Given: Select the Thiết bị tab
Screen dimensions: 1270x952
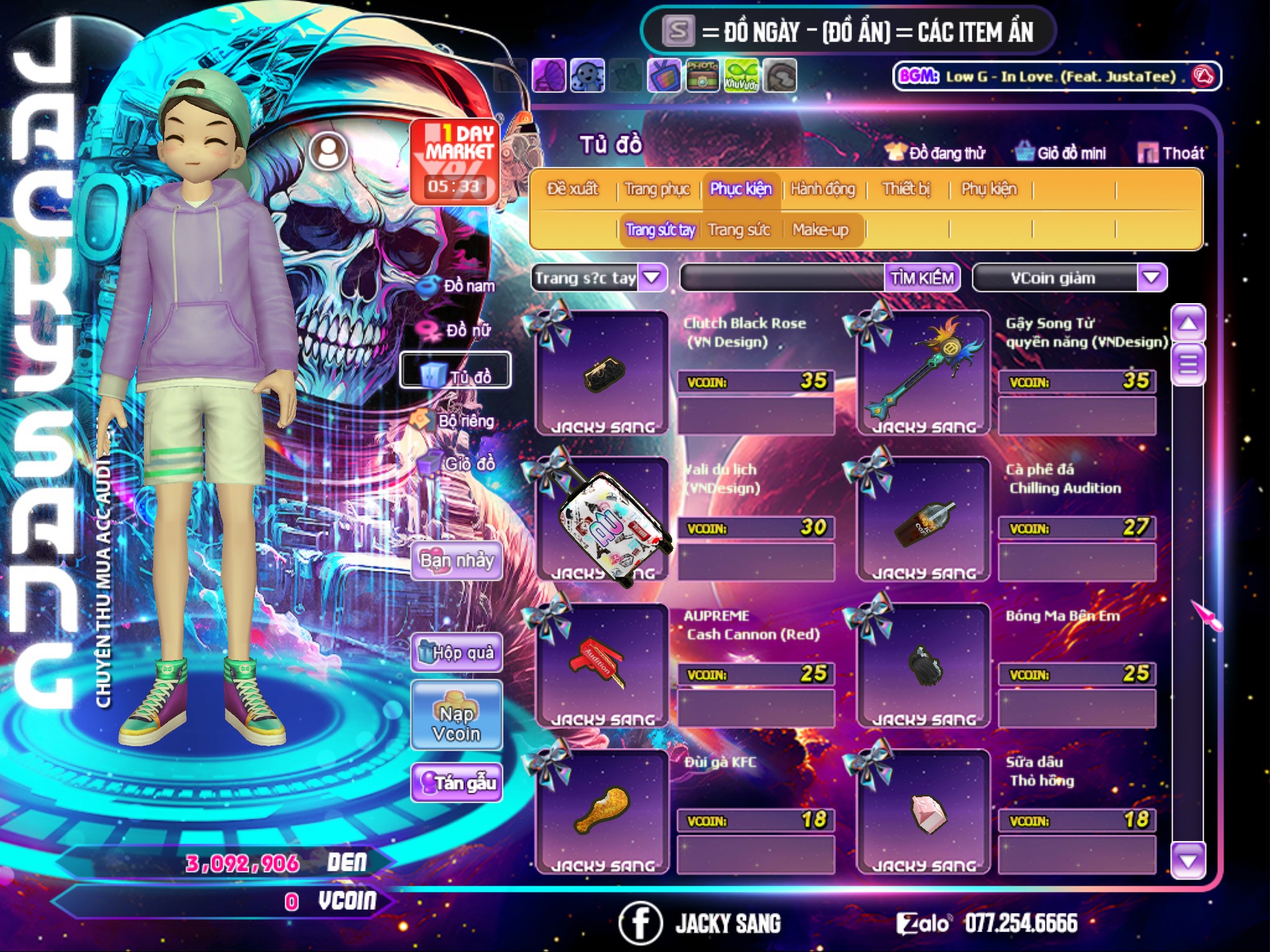Looking at the screenshot, I should pyautogui.click(x=906, y=189).
